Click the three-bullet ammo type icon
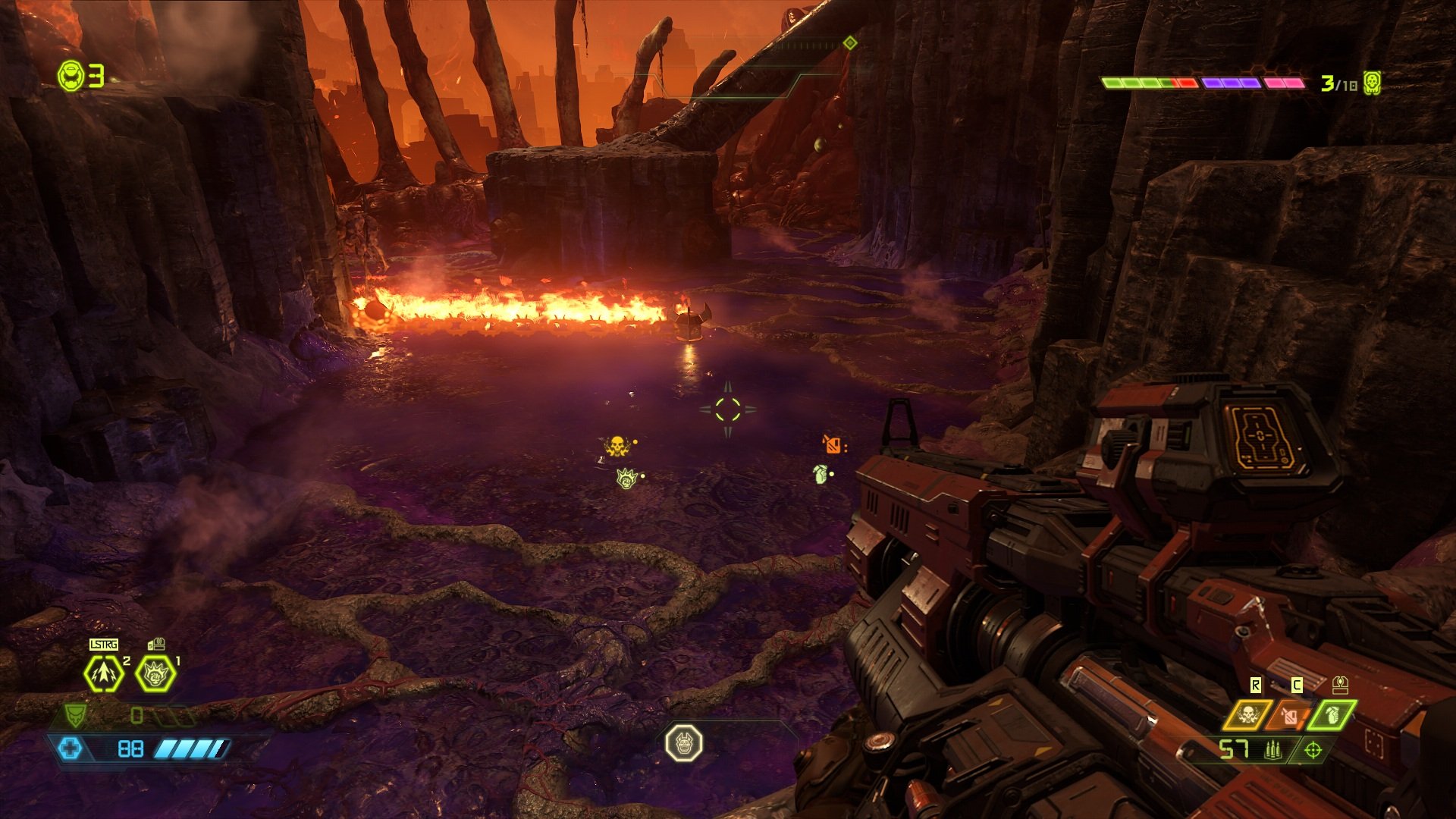Viewport: 1456px width, 819px height. click(1272, 750)
